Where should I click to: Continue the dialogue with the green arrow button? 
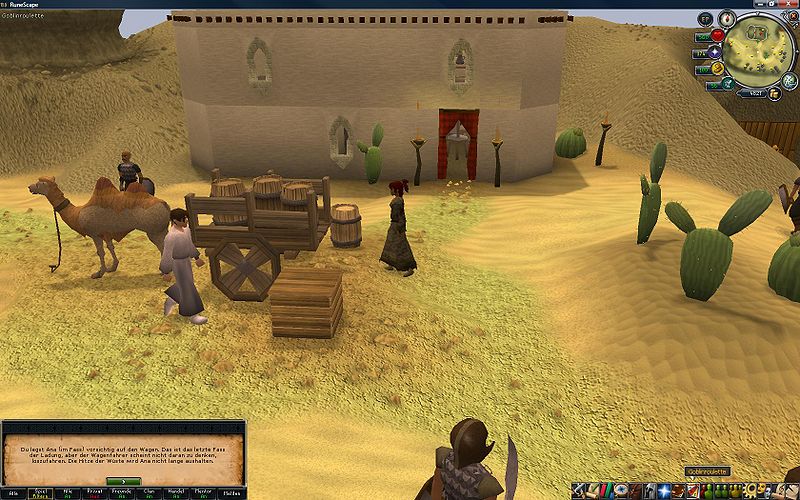click(x=123, y=479)
